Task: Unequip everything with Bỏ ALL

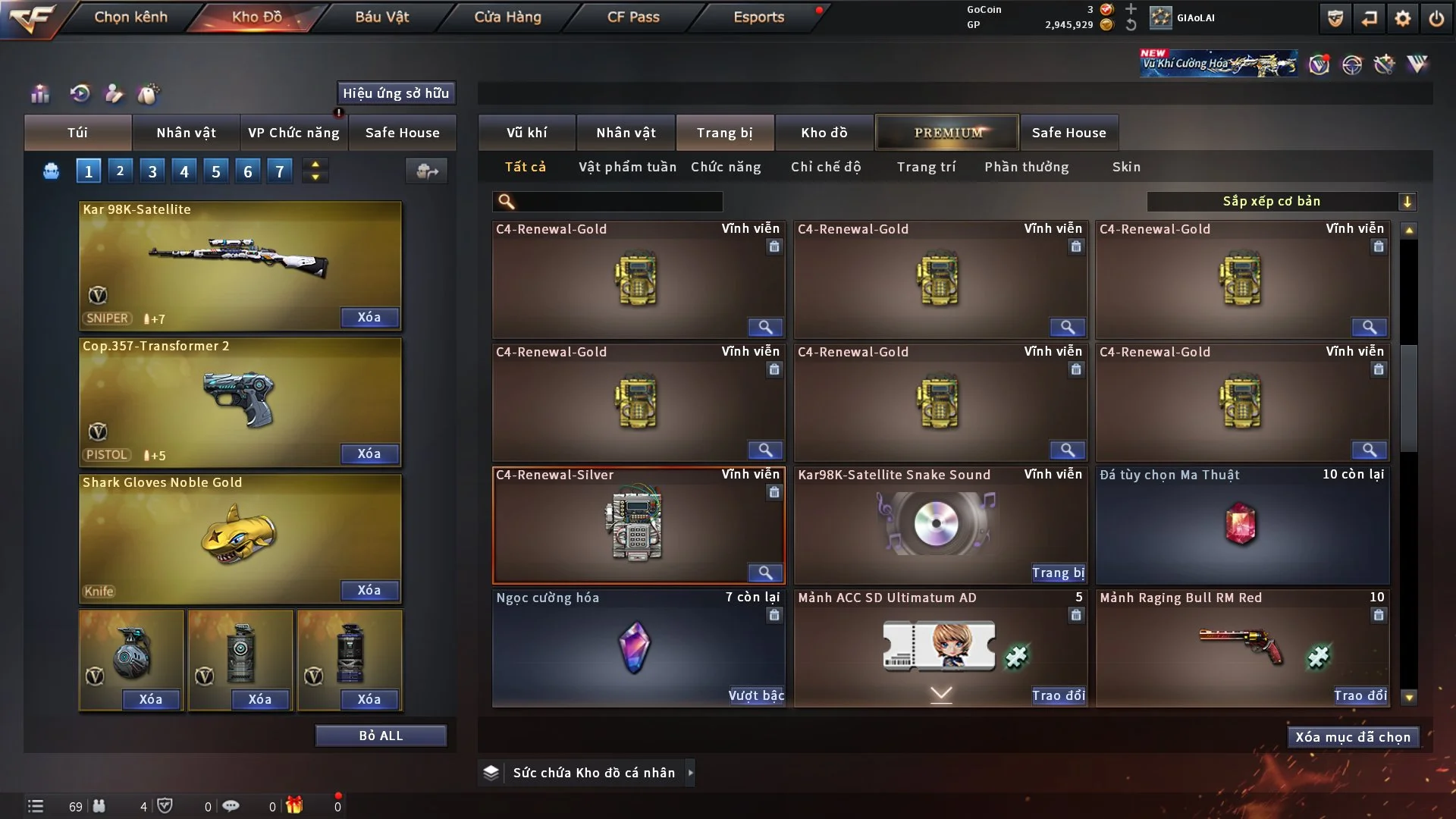Action: tap(381, 736)
